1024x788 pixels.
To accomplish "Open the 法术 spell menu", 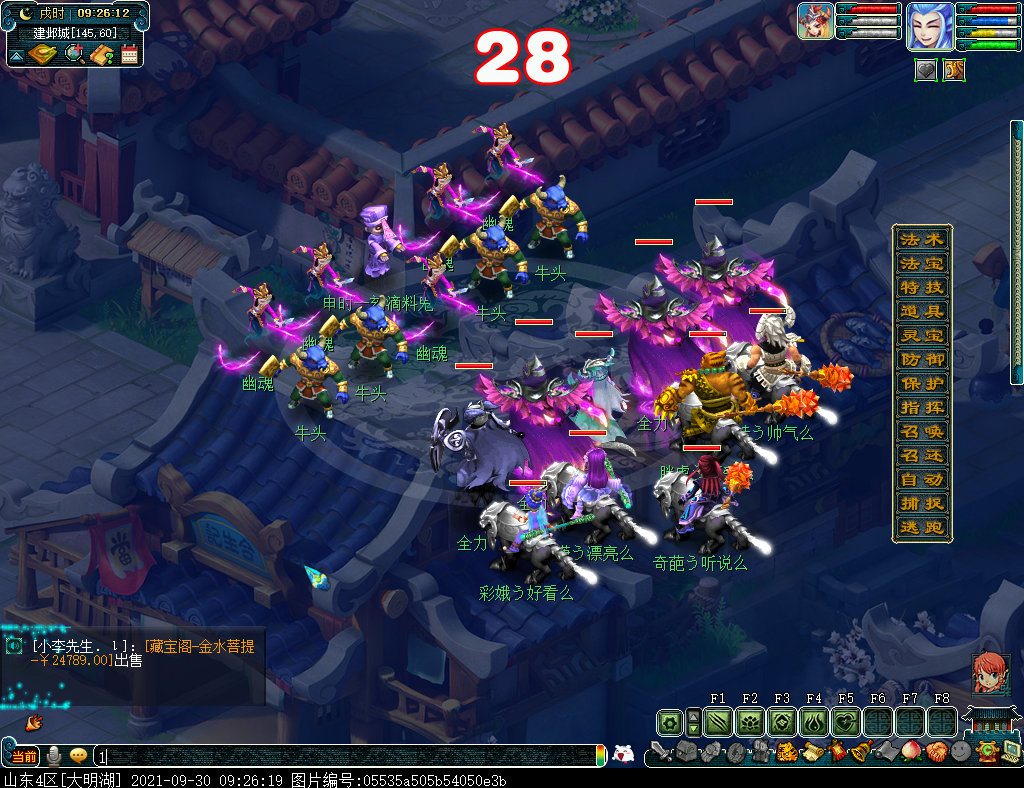I will coord(921,240).
